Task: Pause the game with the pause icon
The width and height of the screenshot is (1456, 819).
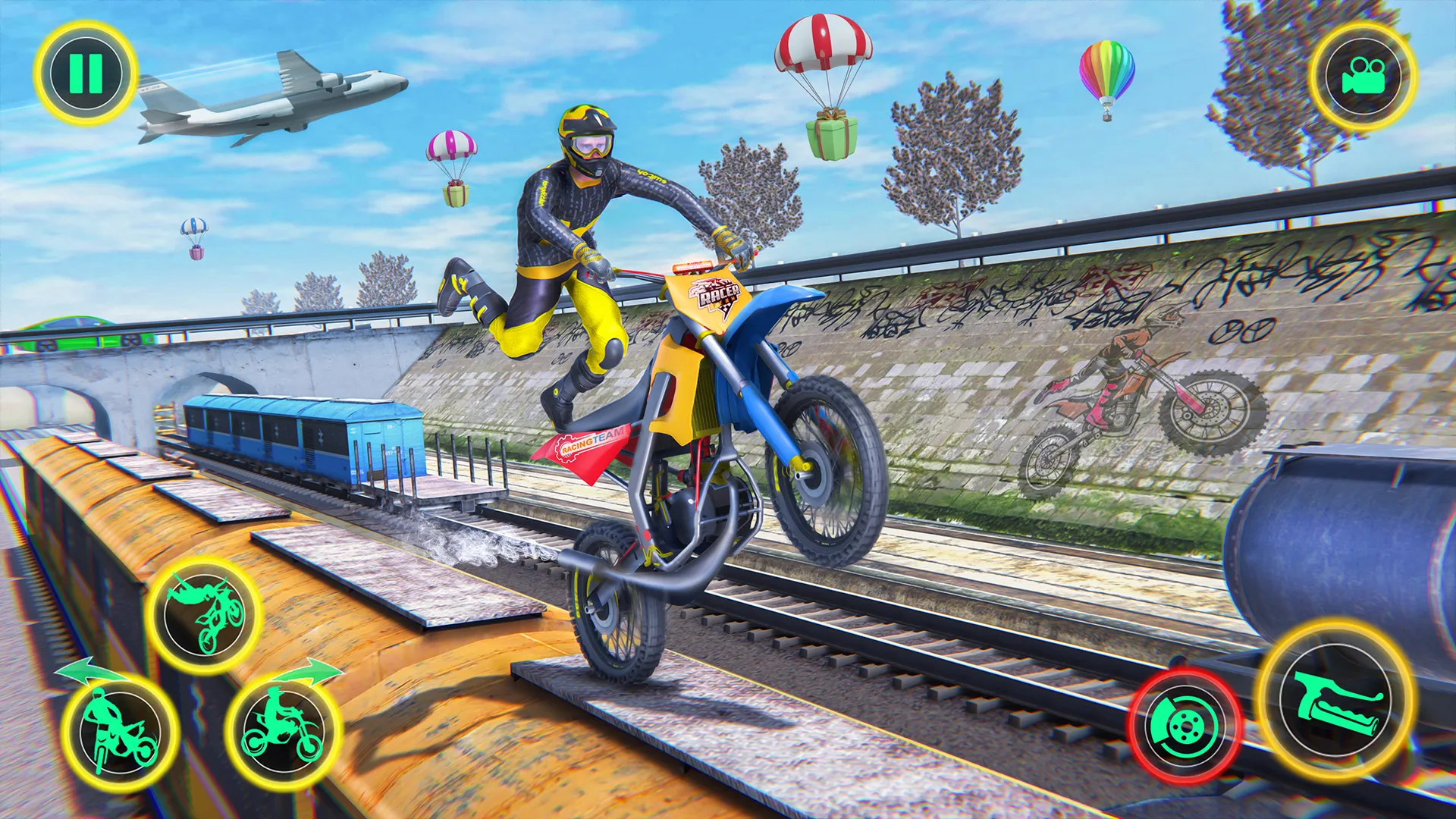Action: (x=86, y=73)
